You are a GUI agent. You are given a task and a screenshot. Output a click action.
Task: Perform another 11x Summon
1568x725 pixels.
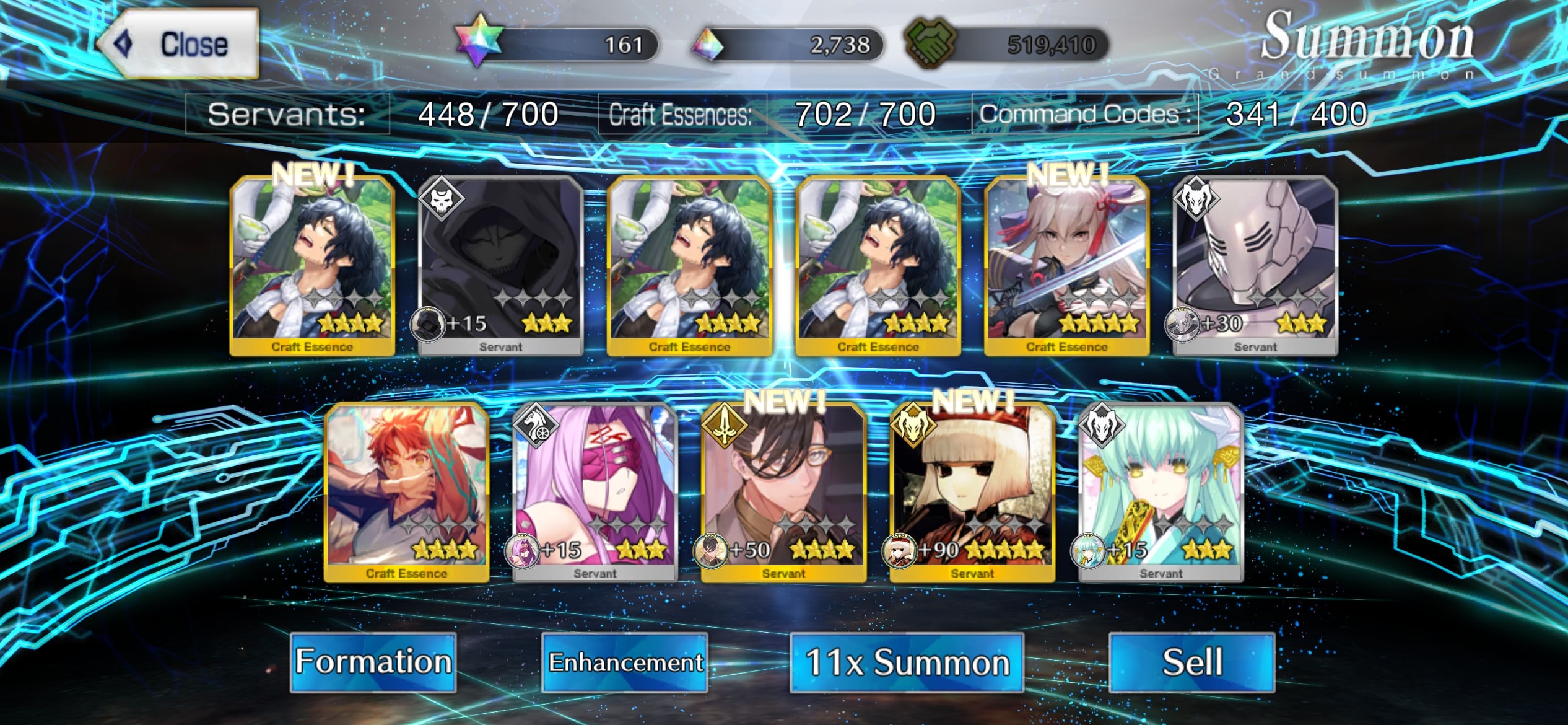coord(907,662)
